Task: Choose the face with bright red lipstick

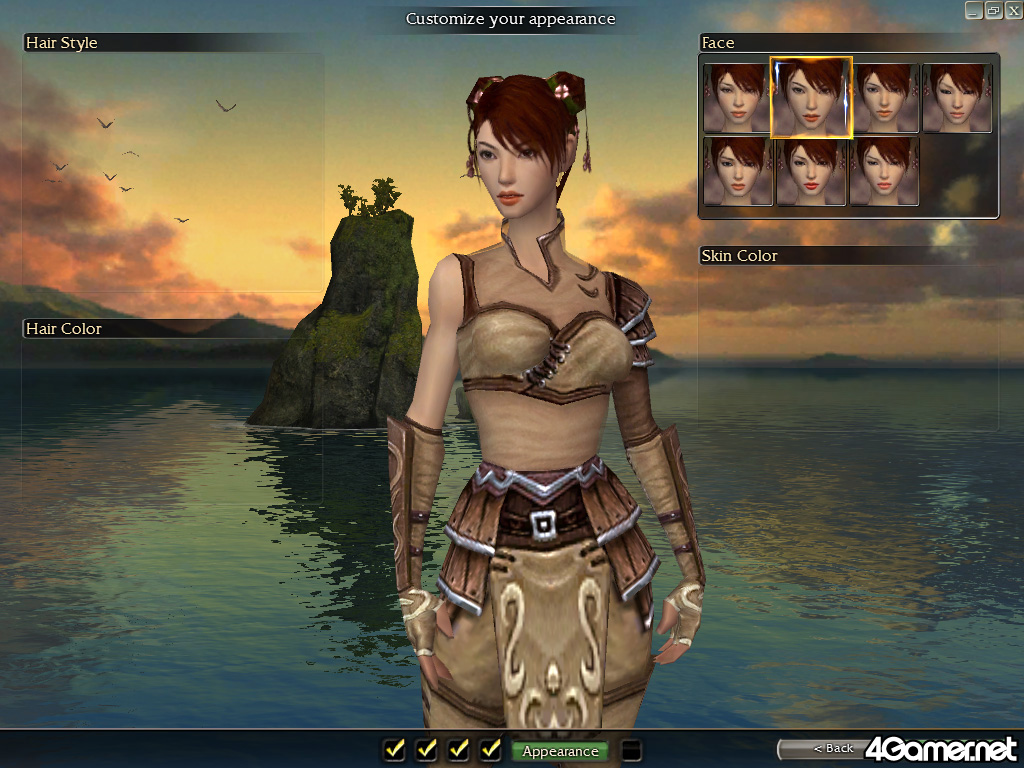Action: pyautogui.click(x=811, y=171)
